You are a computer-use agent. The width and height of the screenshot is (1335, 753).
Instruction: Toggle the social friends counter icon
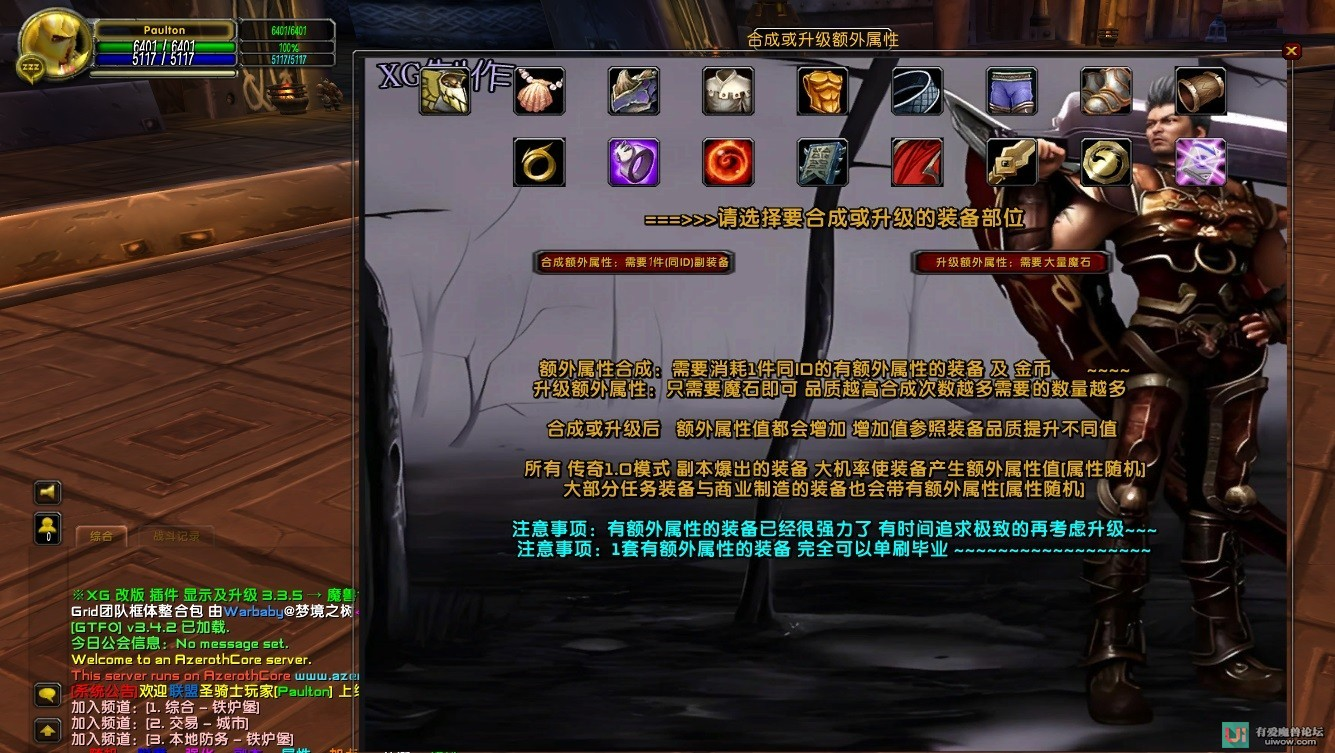47,530
